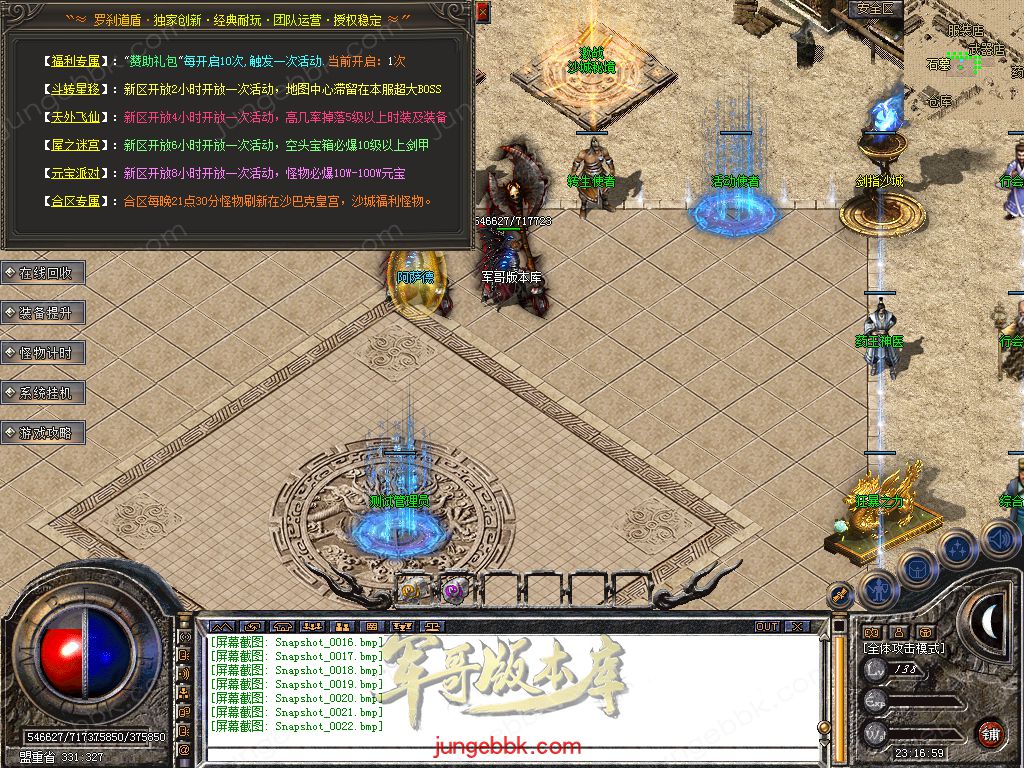
Task: Click the red 铺 shop button
Action: click(x=990, y=732)
